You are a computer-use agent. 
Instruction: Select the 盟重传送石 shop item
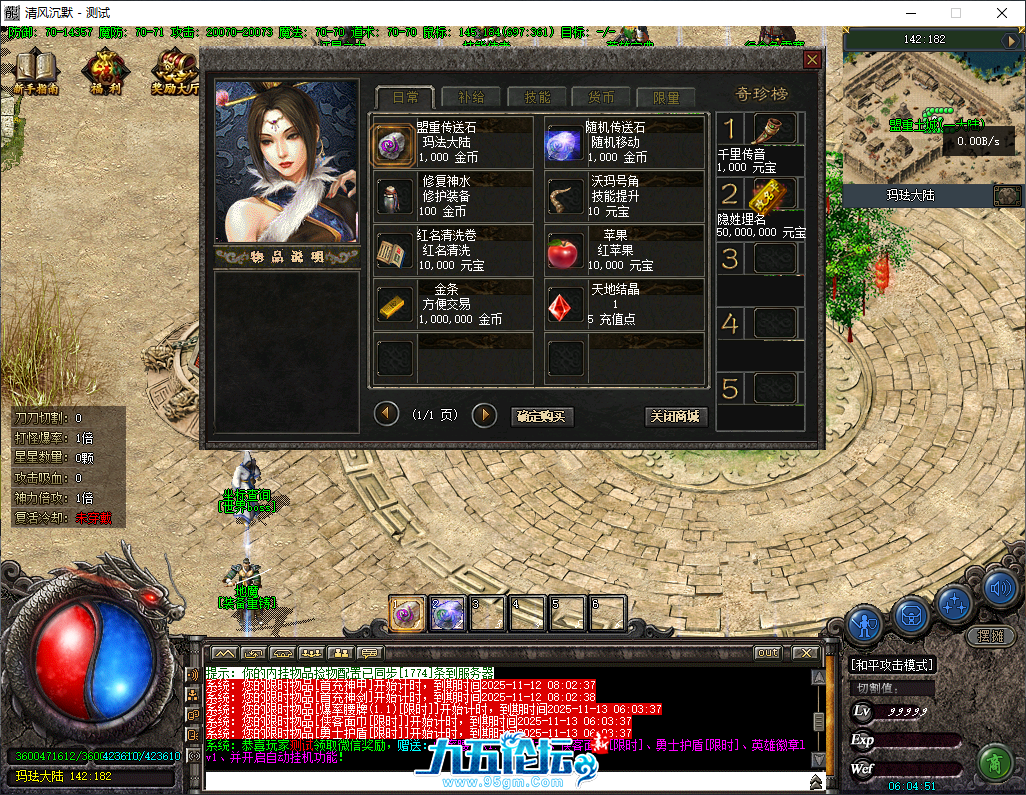pos(393,144)
